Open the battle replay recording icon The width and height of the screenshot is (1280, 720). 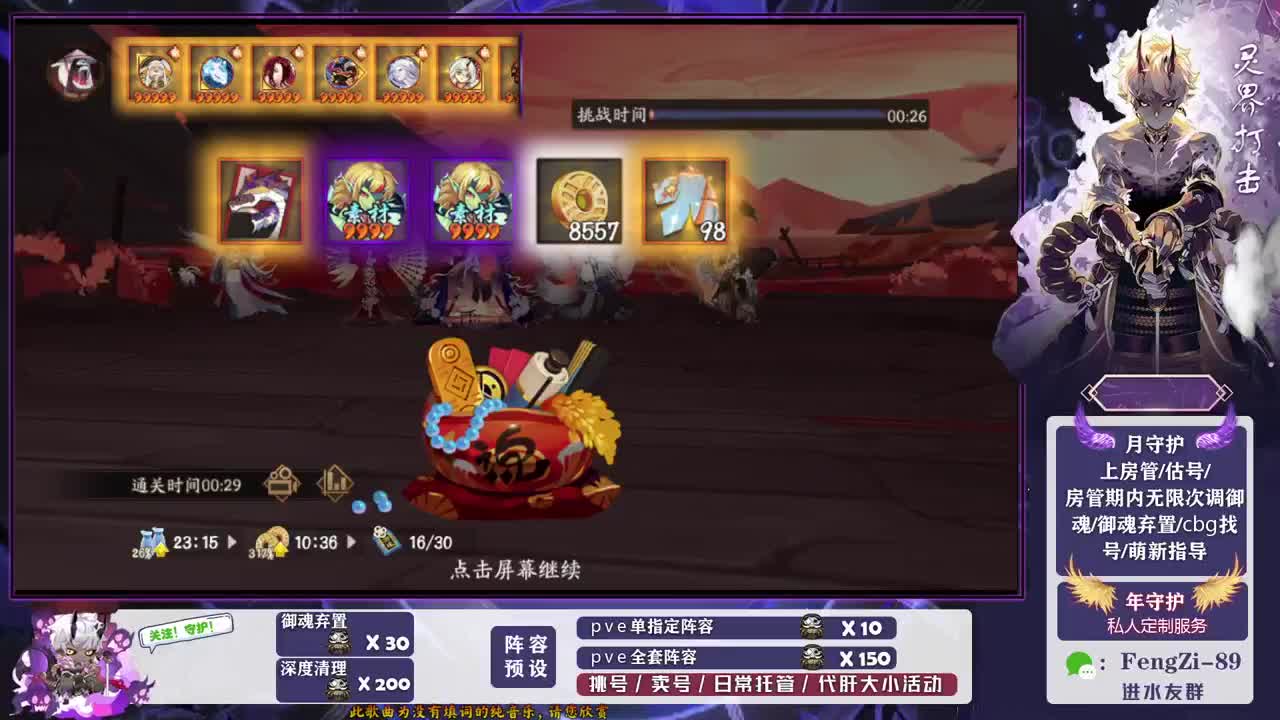click(x=283, y=481)
